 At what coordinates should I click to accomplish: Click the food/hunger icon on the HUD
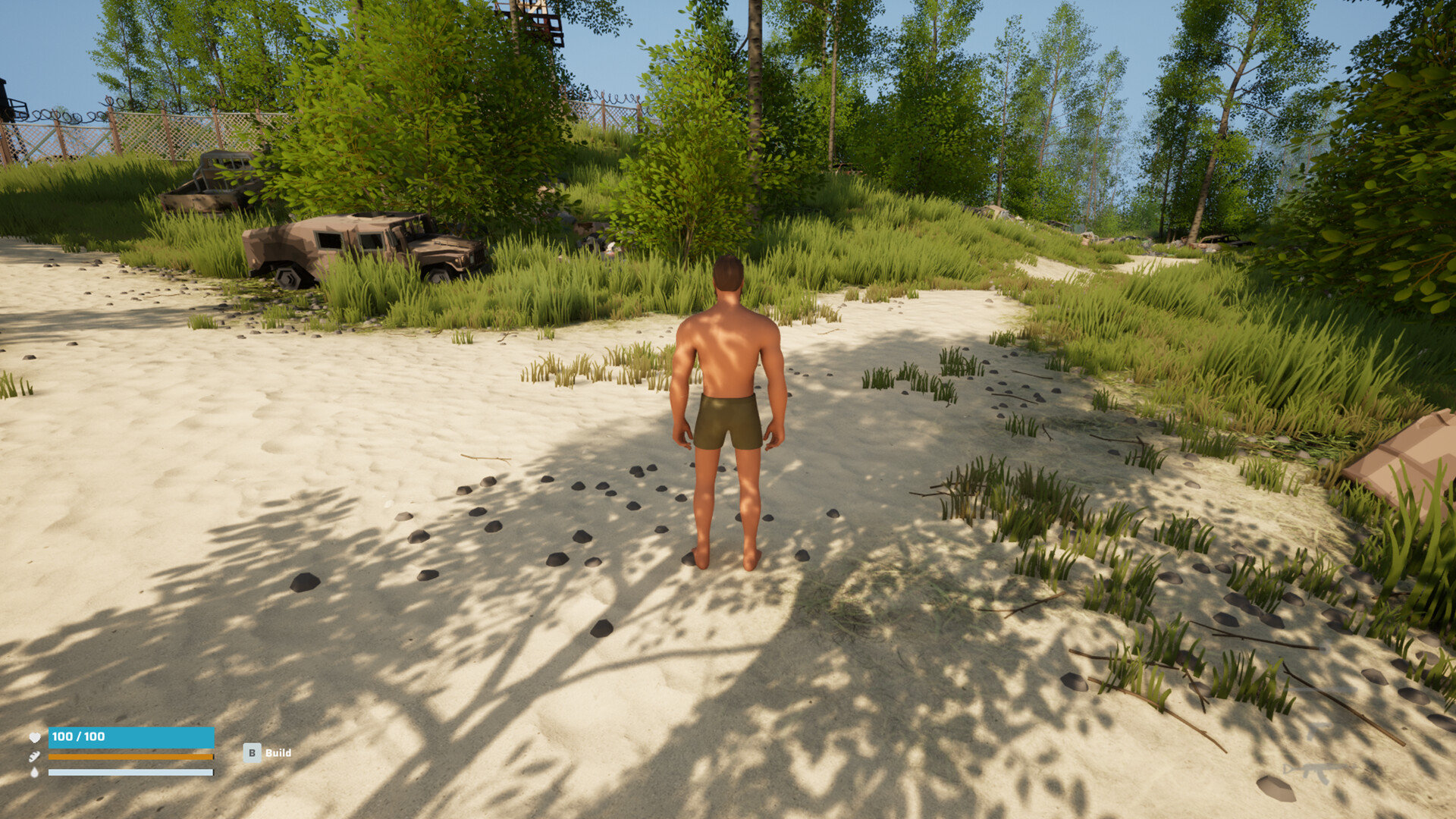click(x=33, y=756)
